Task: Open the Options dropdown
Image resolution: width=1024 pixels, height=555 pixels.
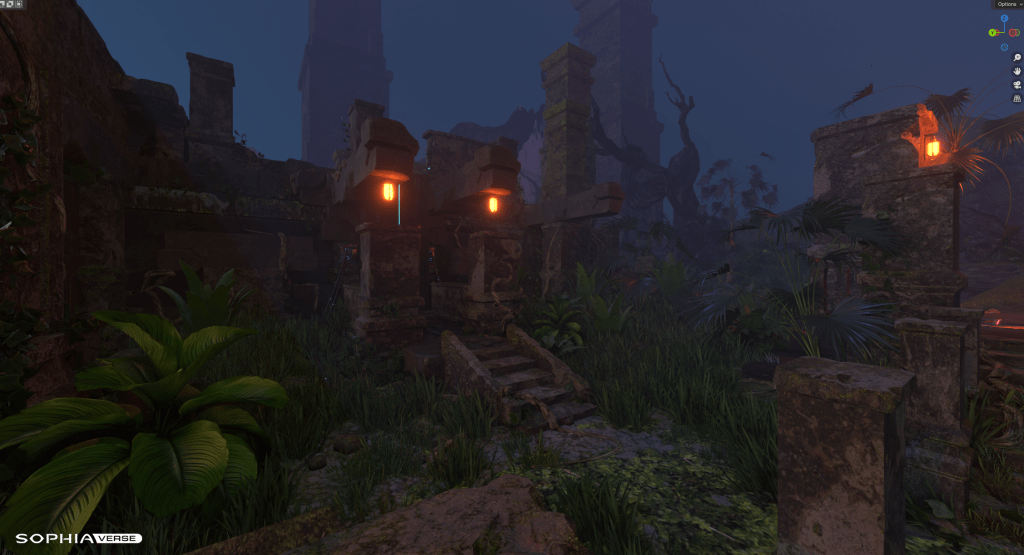Action: 1007,5
